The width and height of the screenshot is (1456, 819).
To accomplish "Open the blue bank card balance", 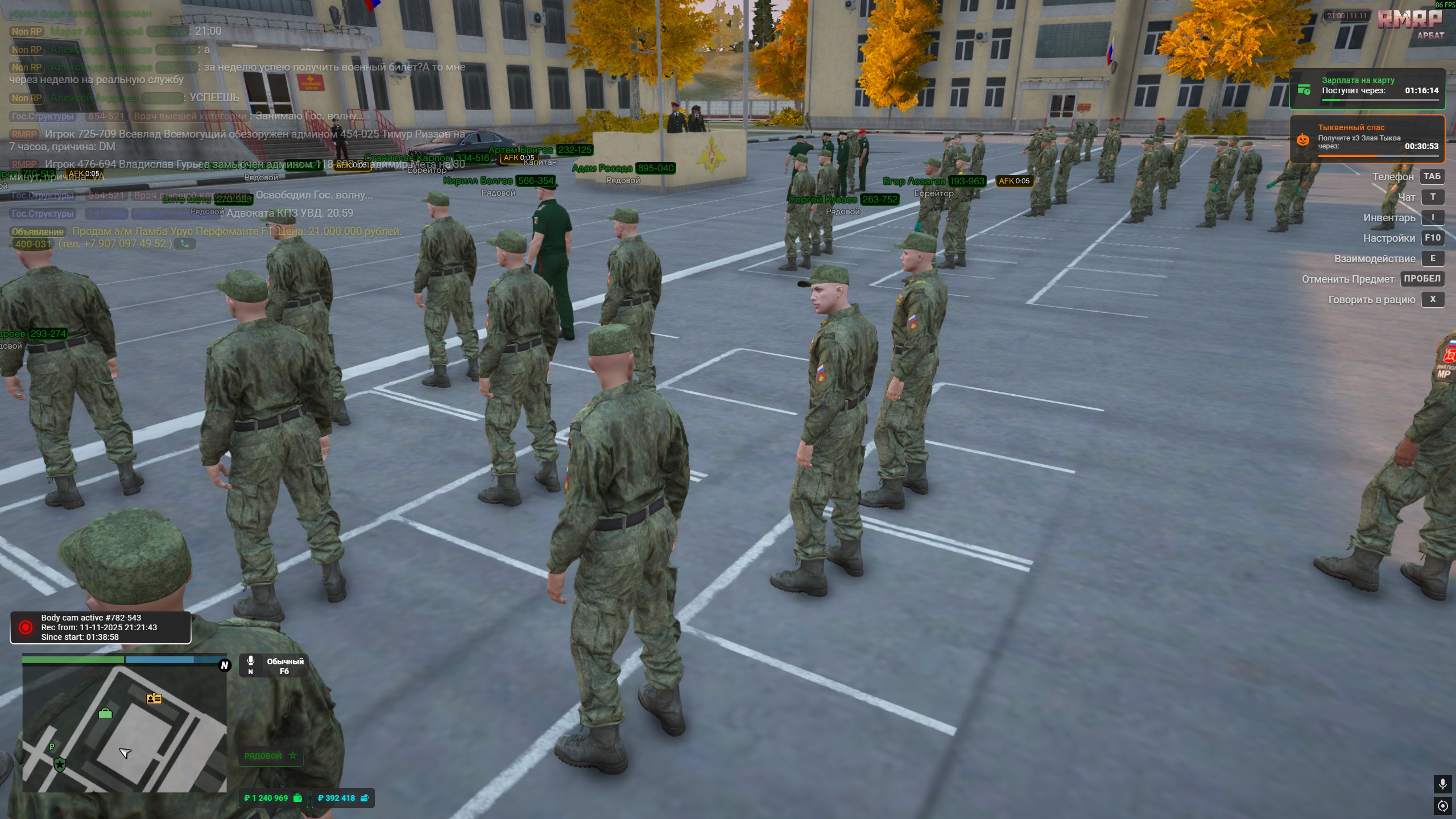I will click(343, 798).
